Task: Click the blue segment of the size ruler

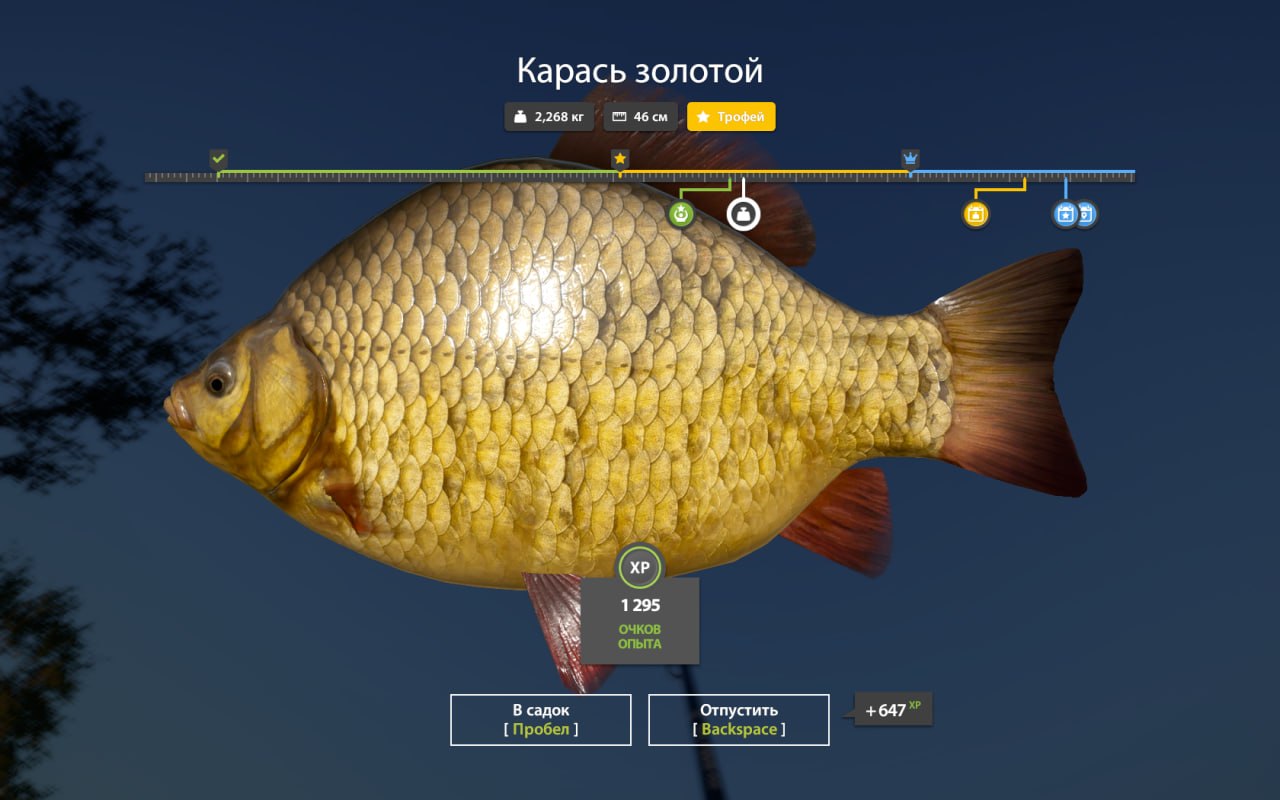Action: tap(1020, 173)
